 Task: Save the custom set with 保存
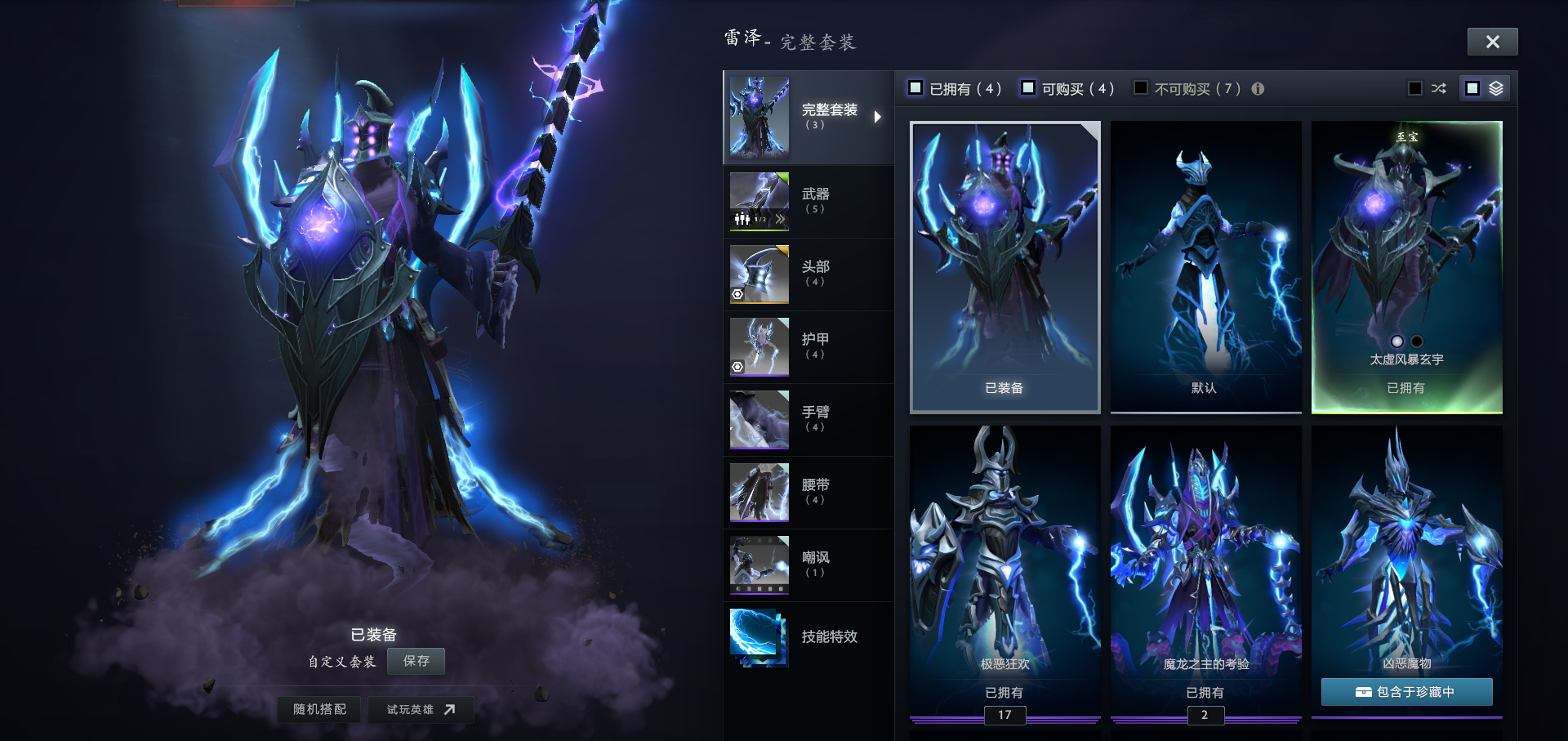(x=416, y=661)
